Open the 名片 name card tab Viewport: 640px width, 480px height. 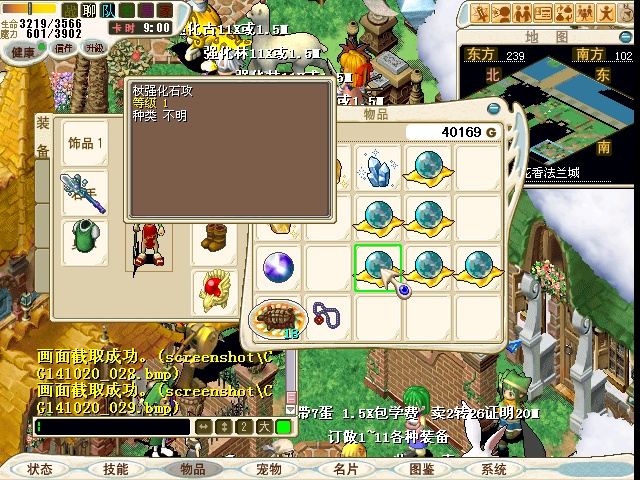[345, 468]
